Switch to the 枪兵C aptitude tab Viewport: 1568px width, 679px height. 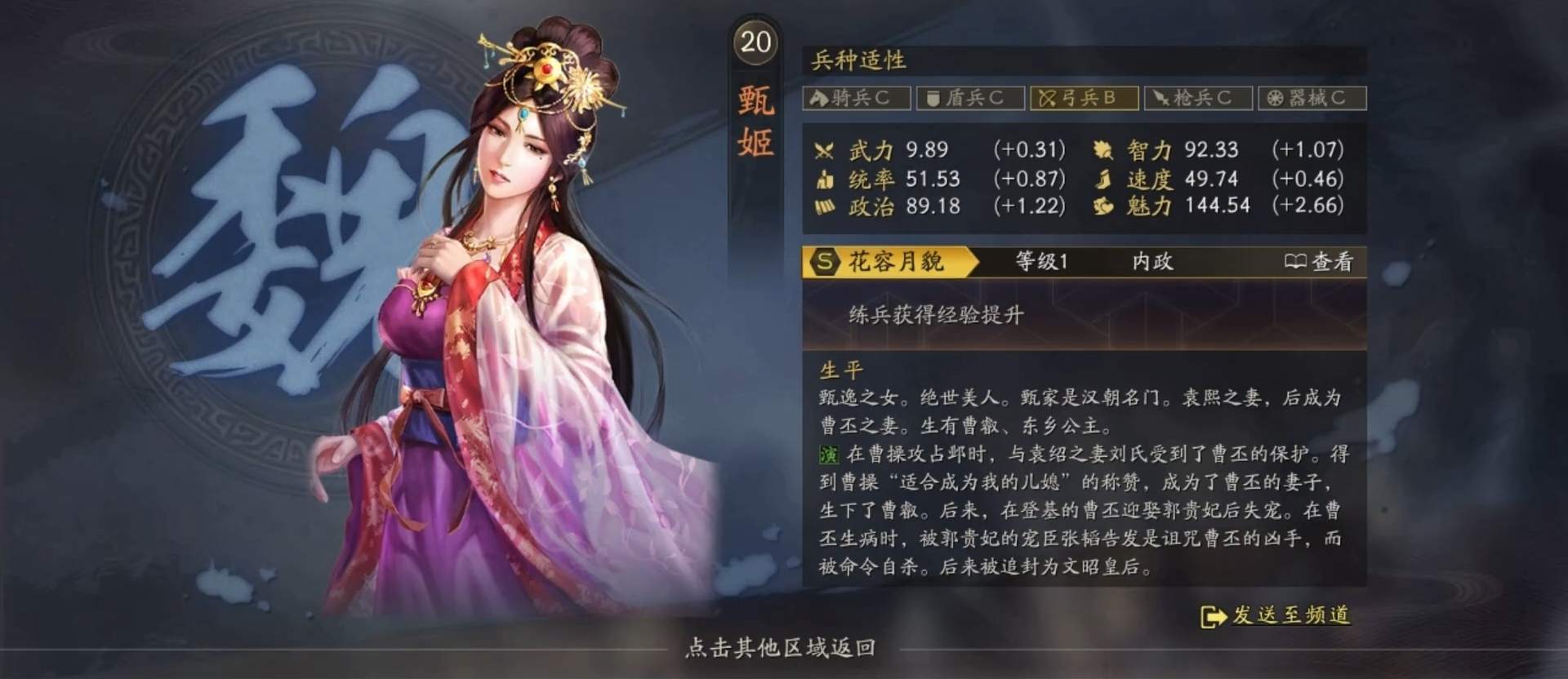(1199, 98)
